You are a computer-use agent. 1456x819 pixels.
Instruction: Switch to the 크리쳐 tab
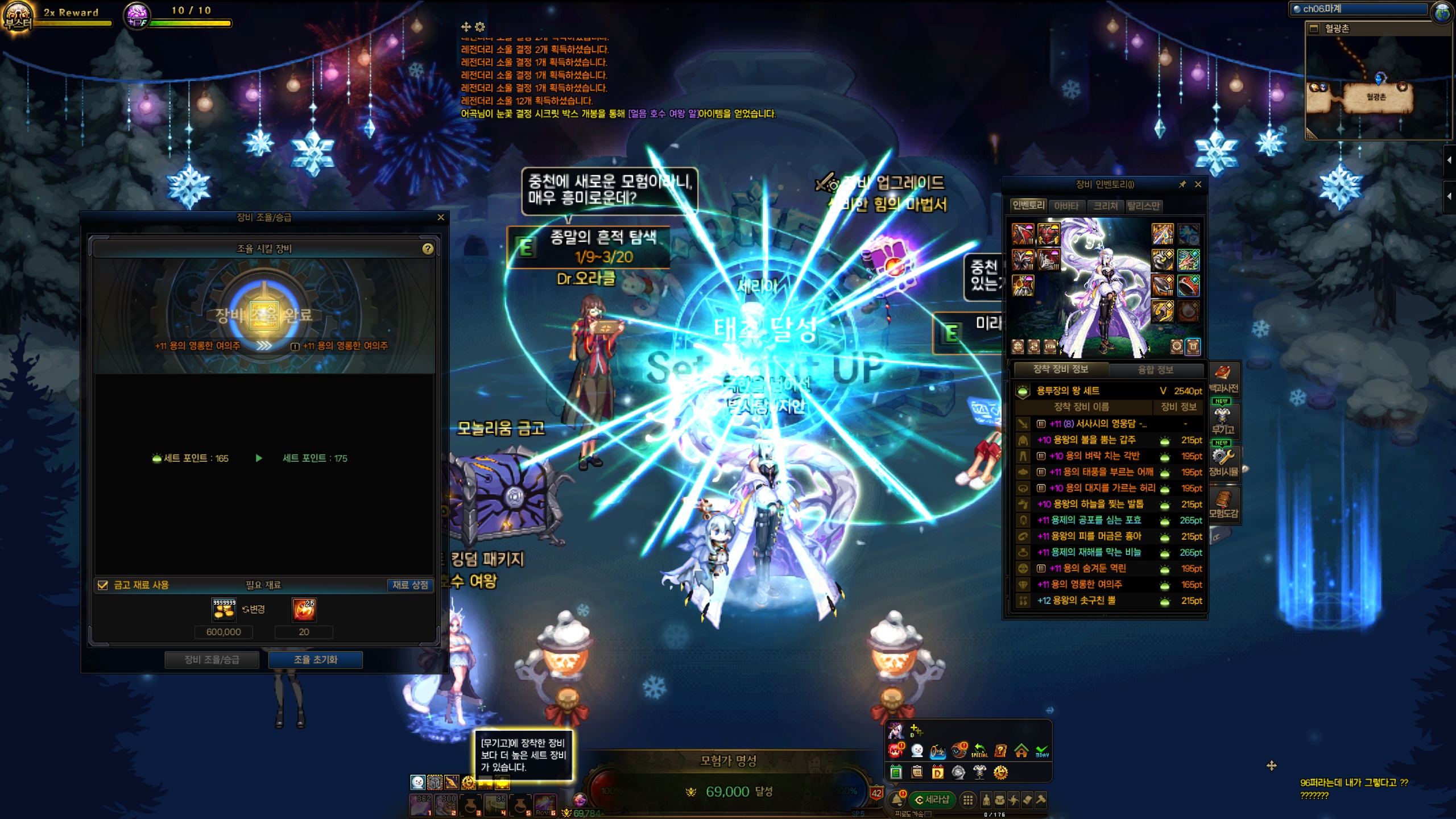[1106, 206]
